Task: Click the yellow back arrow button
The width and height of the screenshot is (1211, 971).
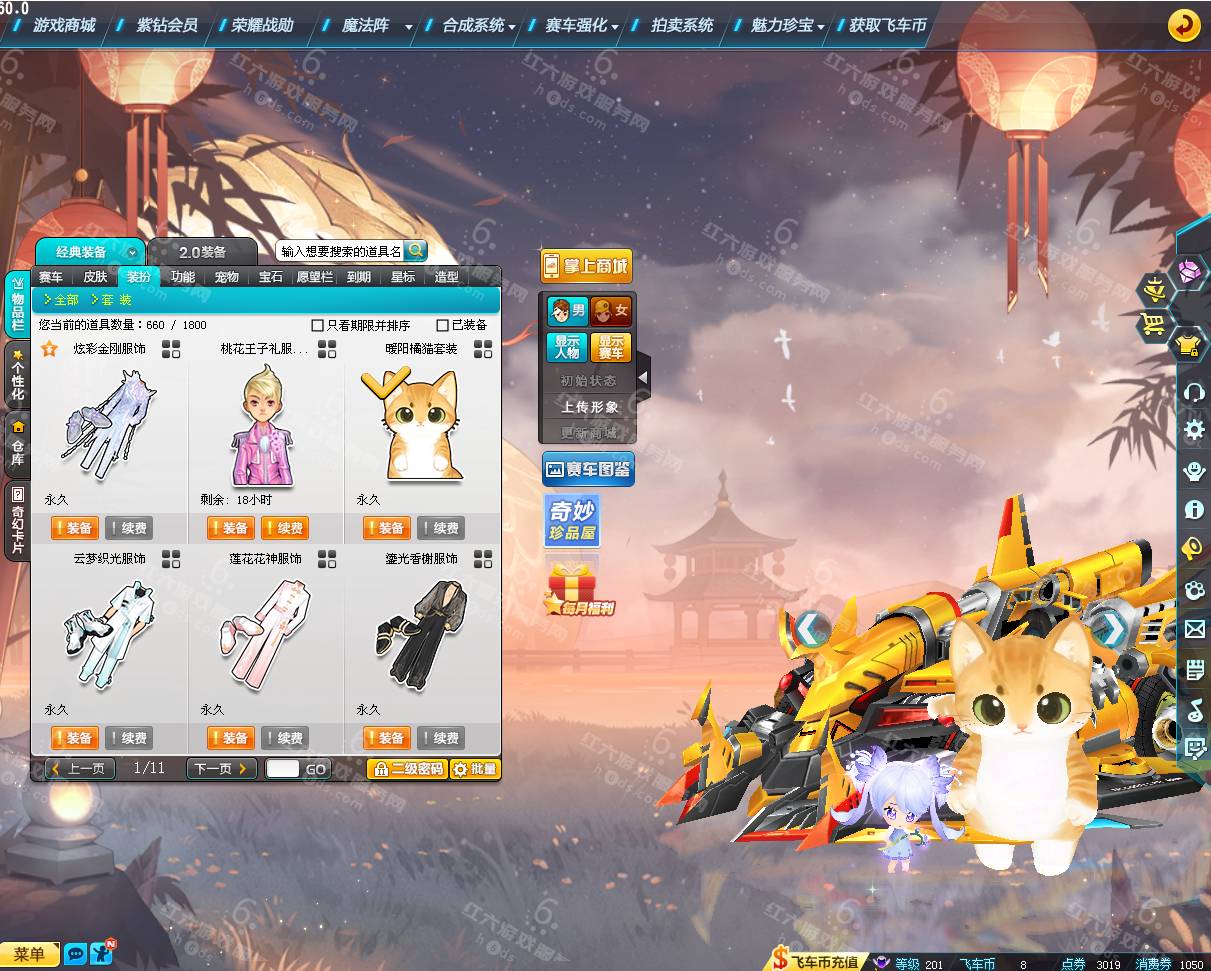Action: coord(1184,25)
